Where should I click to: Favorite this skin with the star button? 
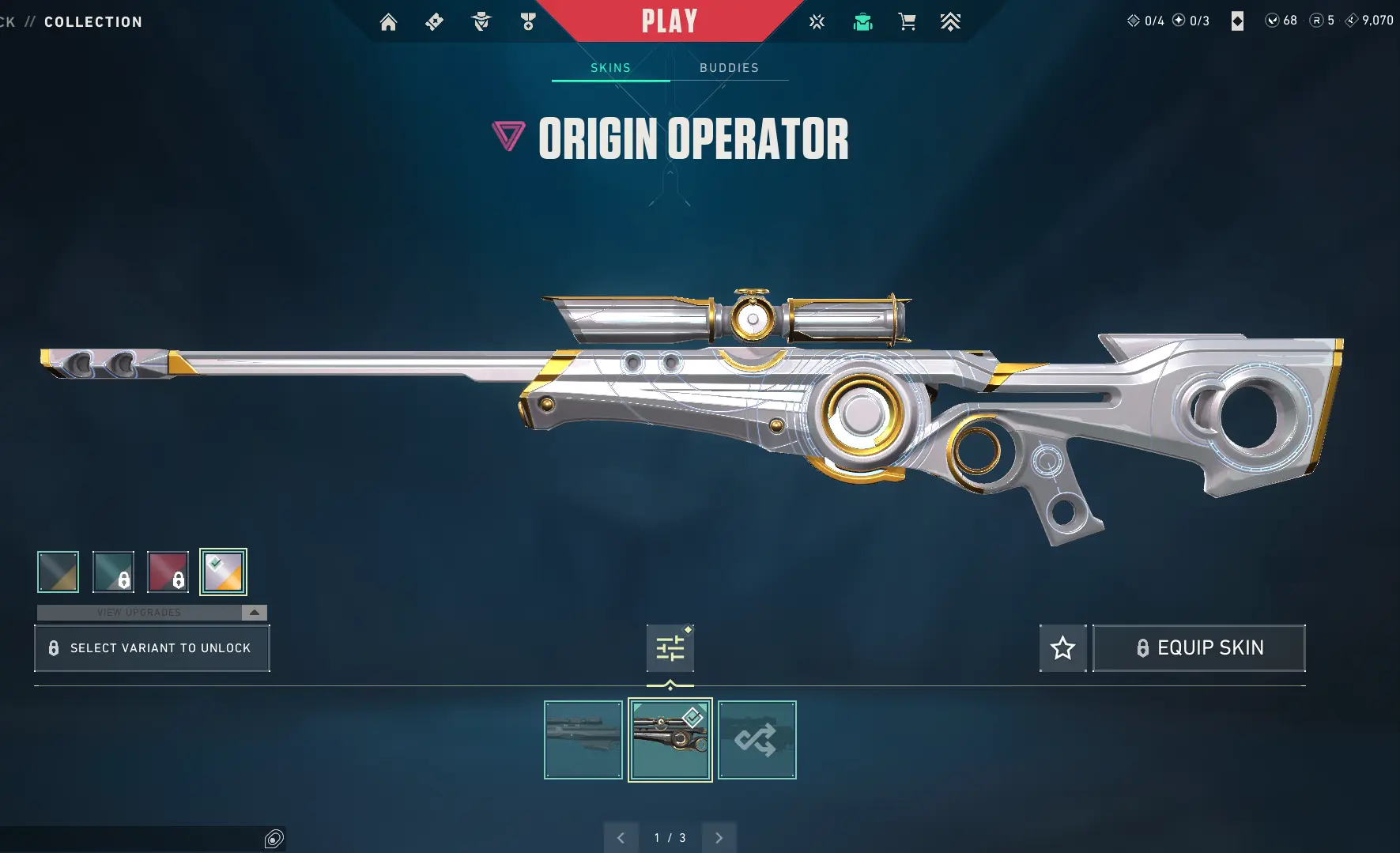(x=1062, y=648)
